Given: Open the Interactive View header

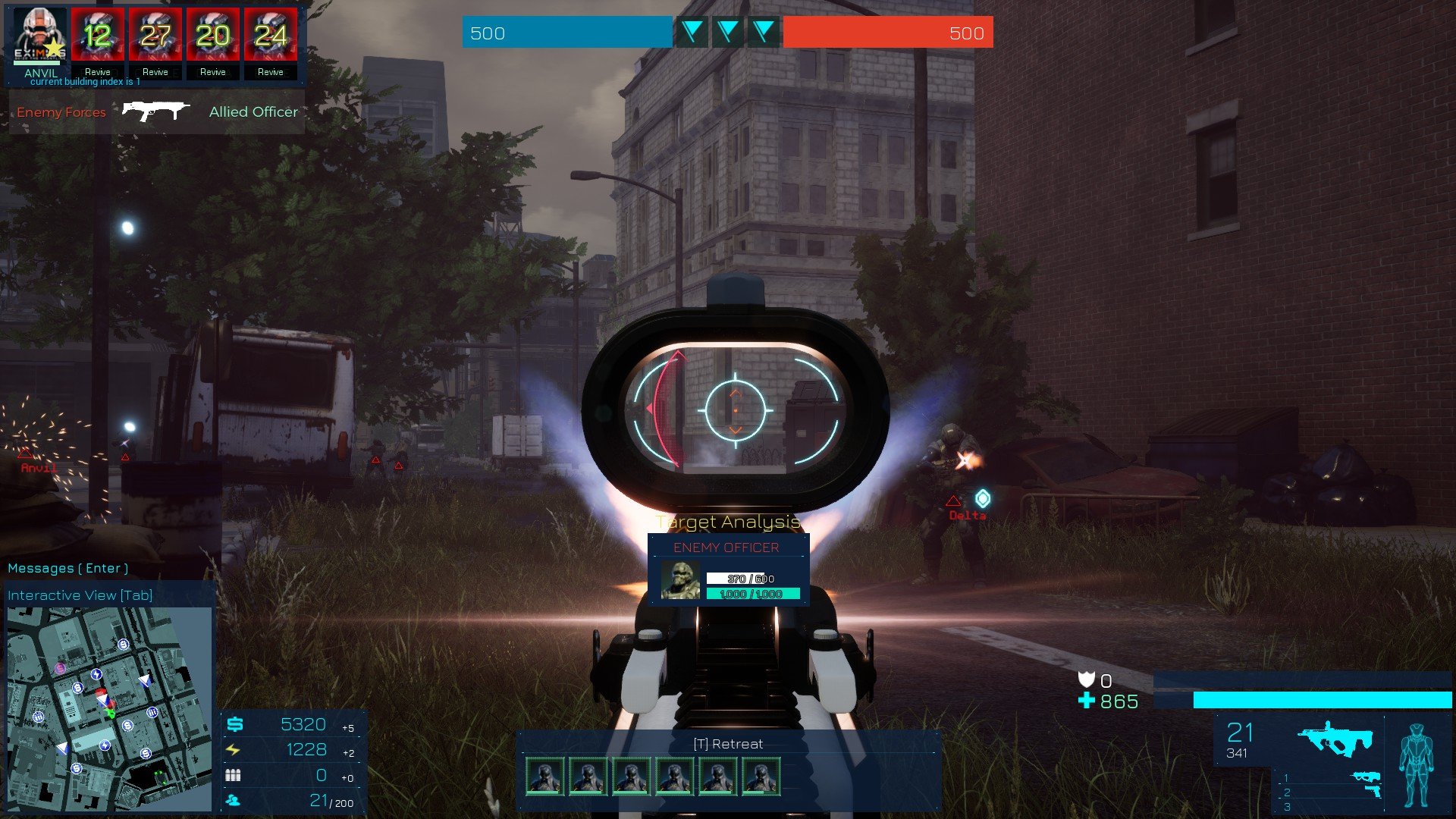Looking at the screenshot, I should click(80, 595).
